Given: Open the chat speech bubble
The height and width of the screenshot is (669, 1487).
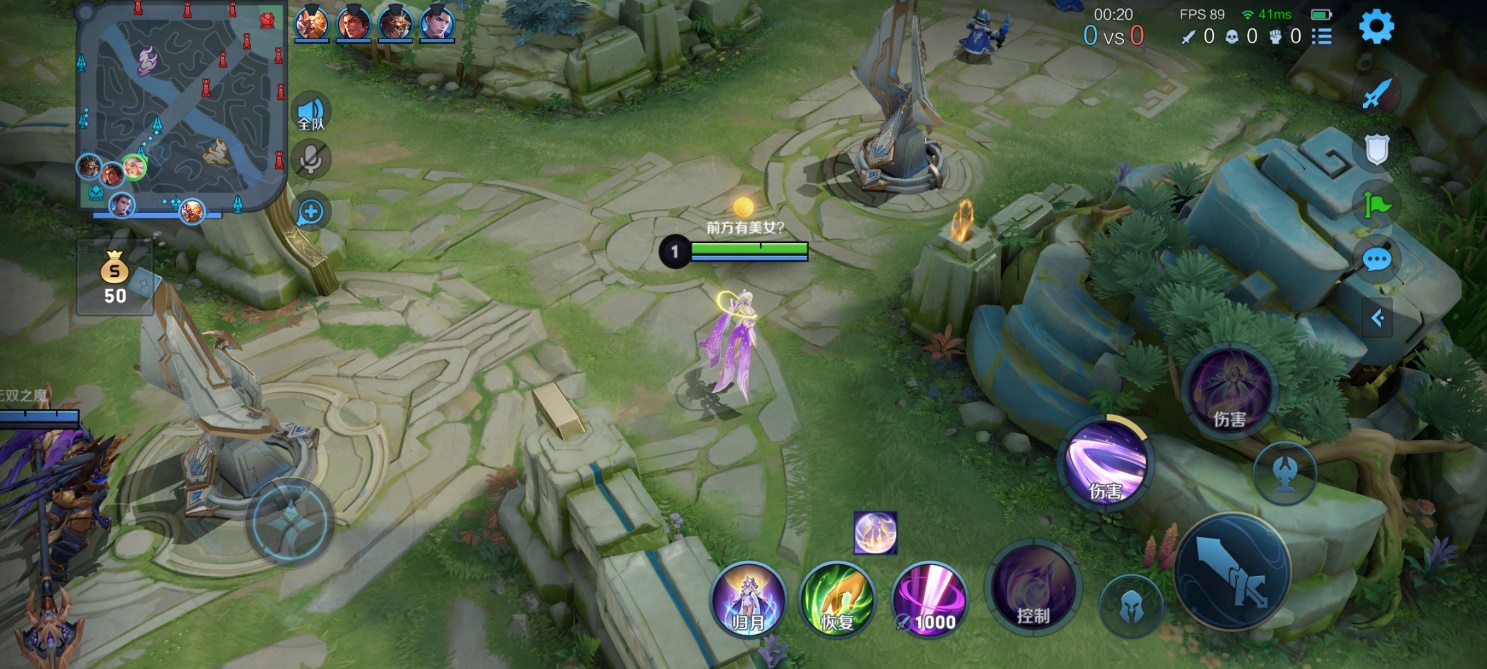Looking at the screenshot, I should [x=1377, y=260].
